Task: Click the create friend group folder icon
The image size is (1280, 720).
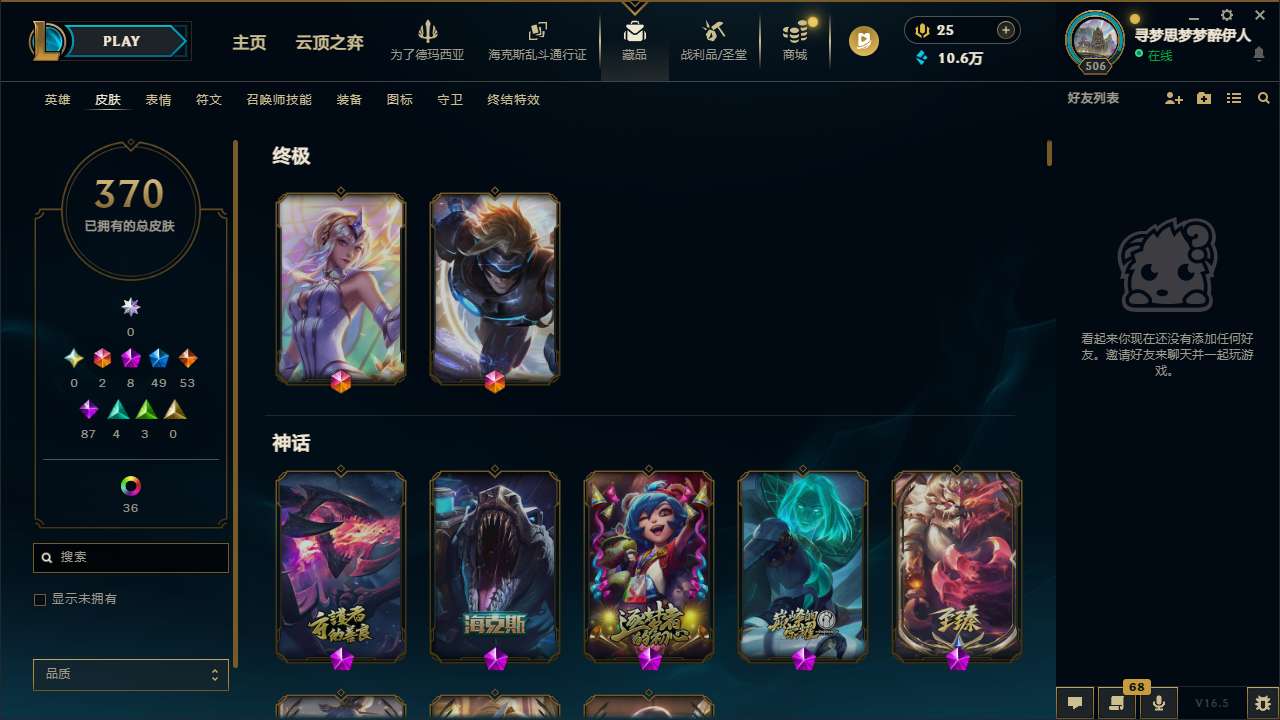Action: coord(1203,98)
